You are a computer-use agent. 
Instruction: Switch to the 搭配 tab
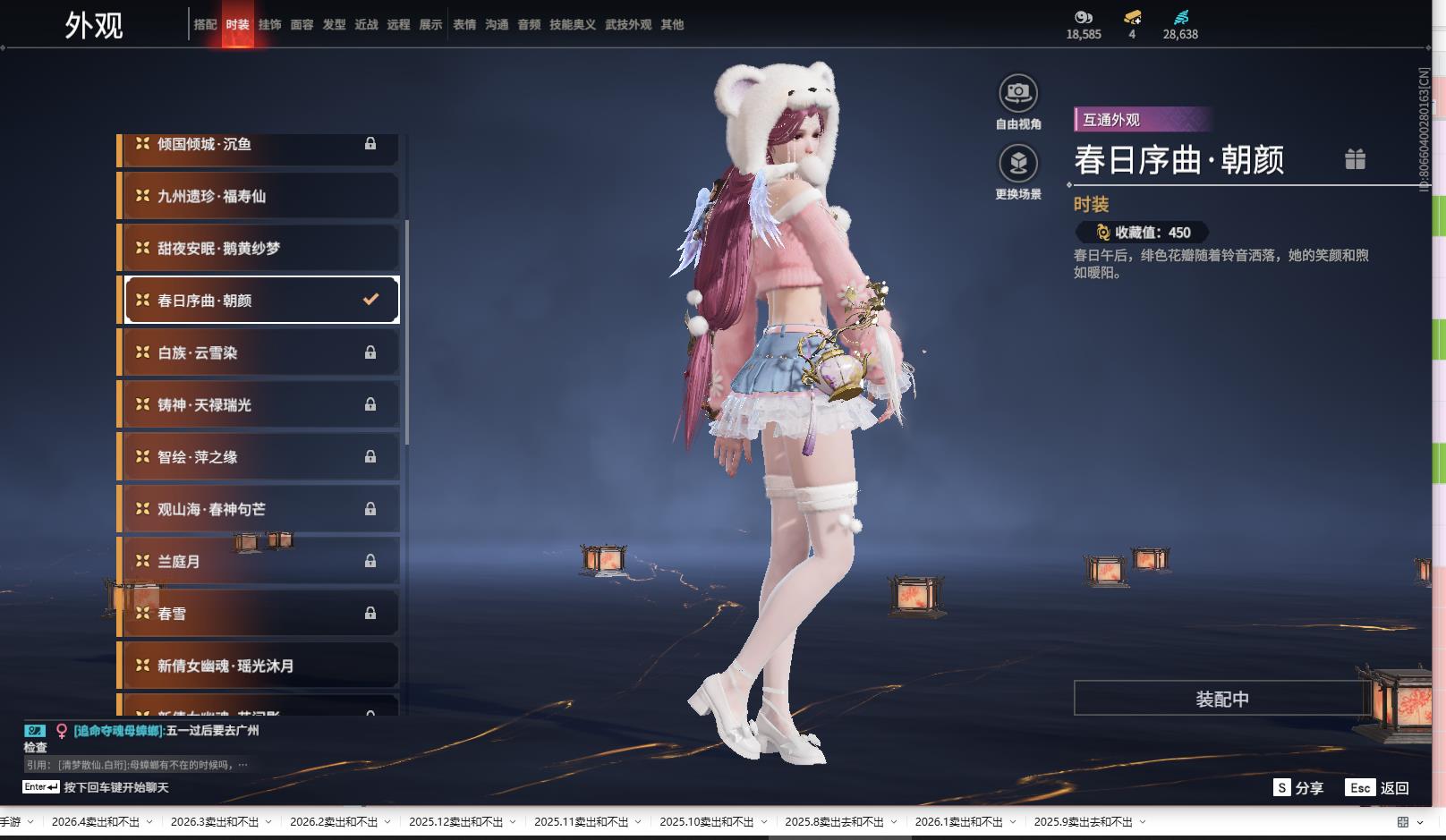(205, 25)
